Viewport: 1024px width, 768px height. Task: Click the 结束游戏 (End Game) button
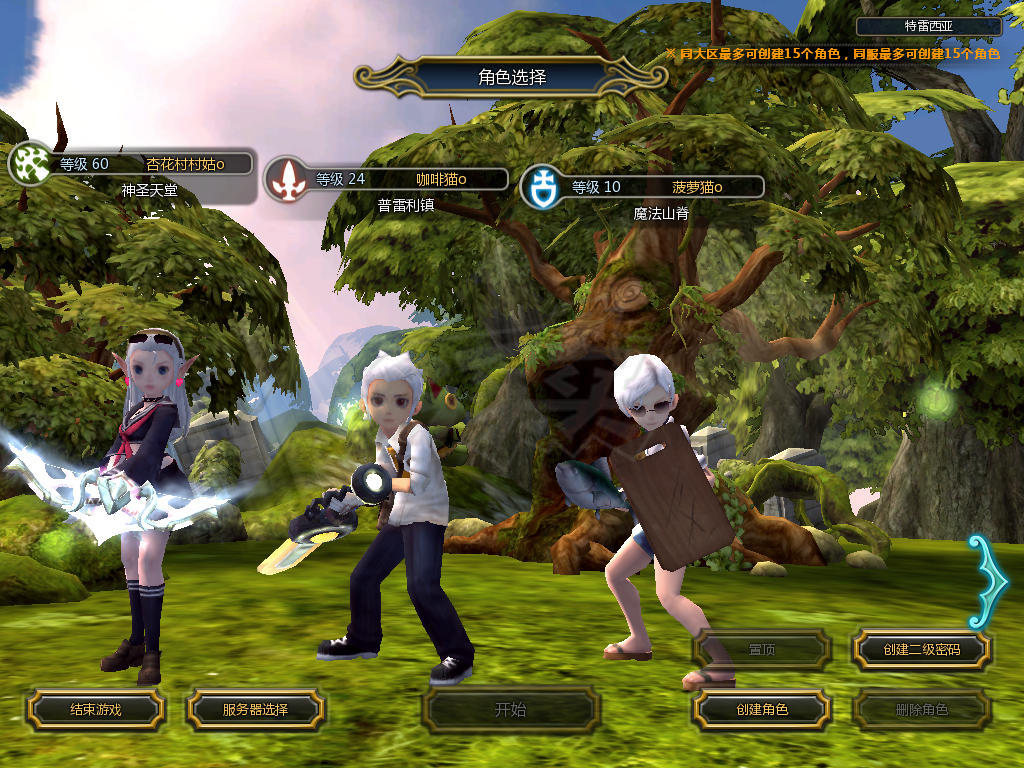pos(95,710)
